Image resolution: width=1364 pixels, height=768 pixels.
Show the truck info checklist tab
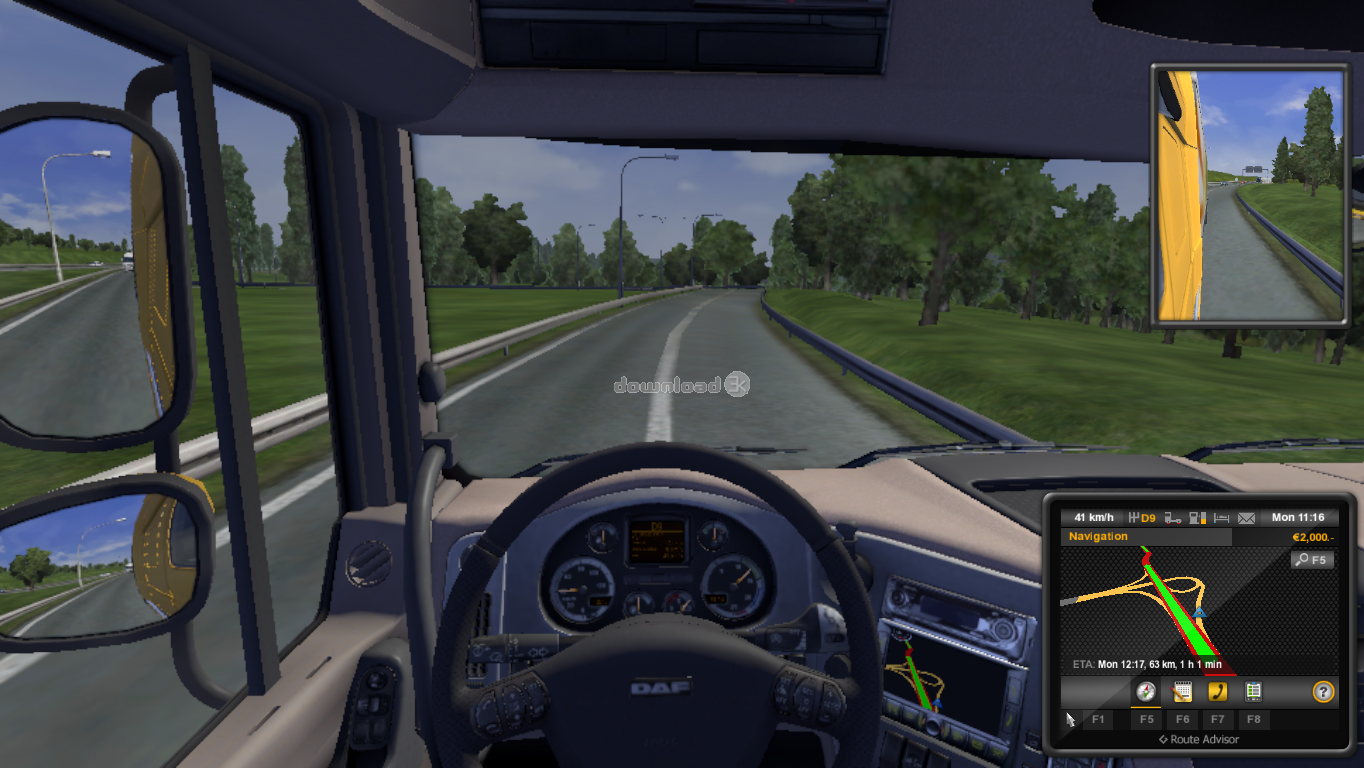[x=1253, y=691]
